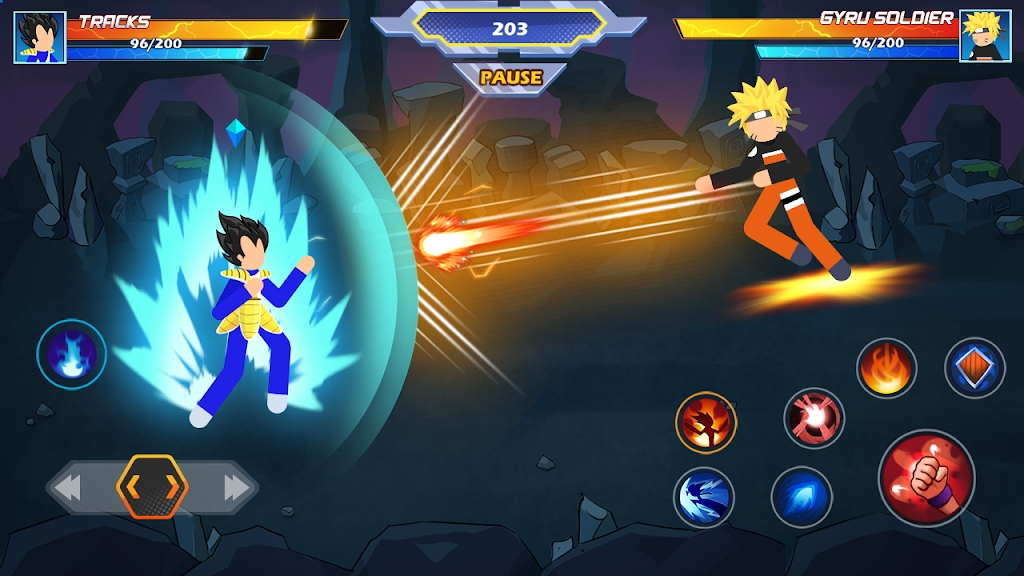Activate the fiery silhouette transformation skill
The width and height of the screenshot is (1024, 576).
(x=706, y=422)
